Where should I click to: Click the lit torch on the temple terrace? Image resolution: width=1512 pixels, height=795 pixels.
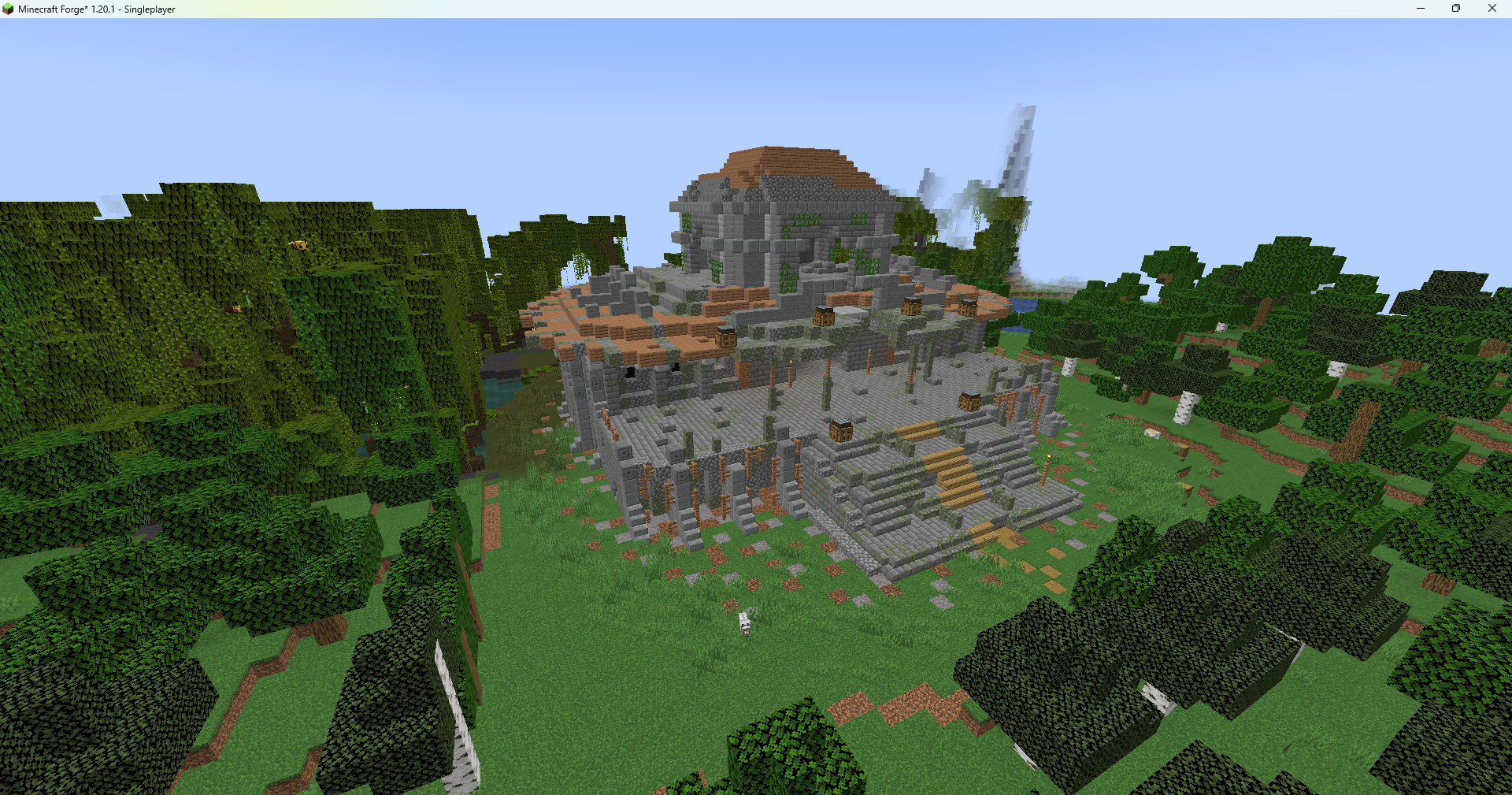click(x=791, y=363)
